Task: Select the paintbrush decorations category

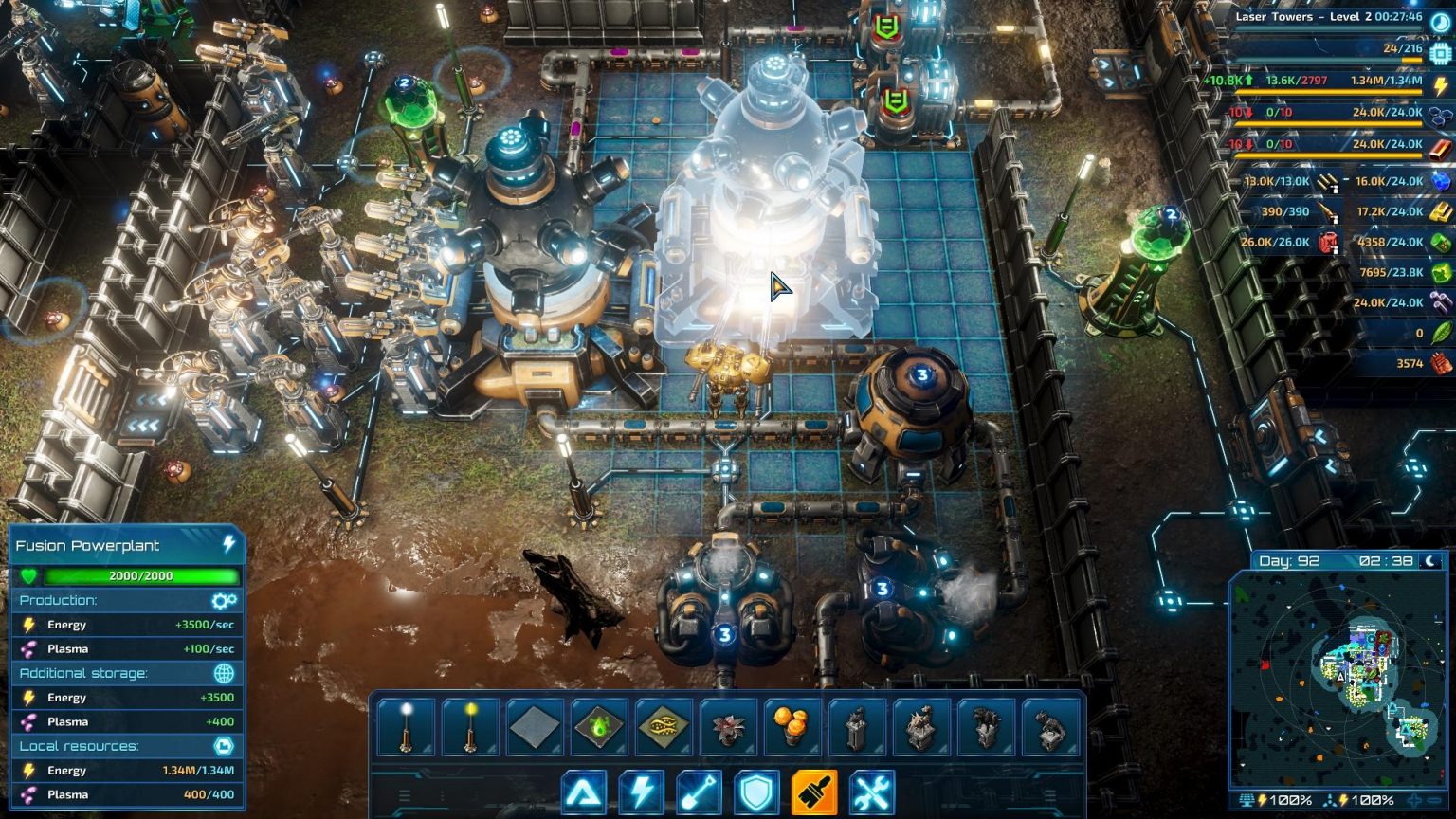Action: click(814, 793)
